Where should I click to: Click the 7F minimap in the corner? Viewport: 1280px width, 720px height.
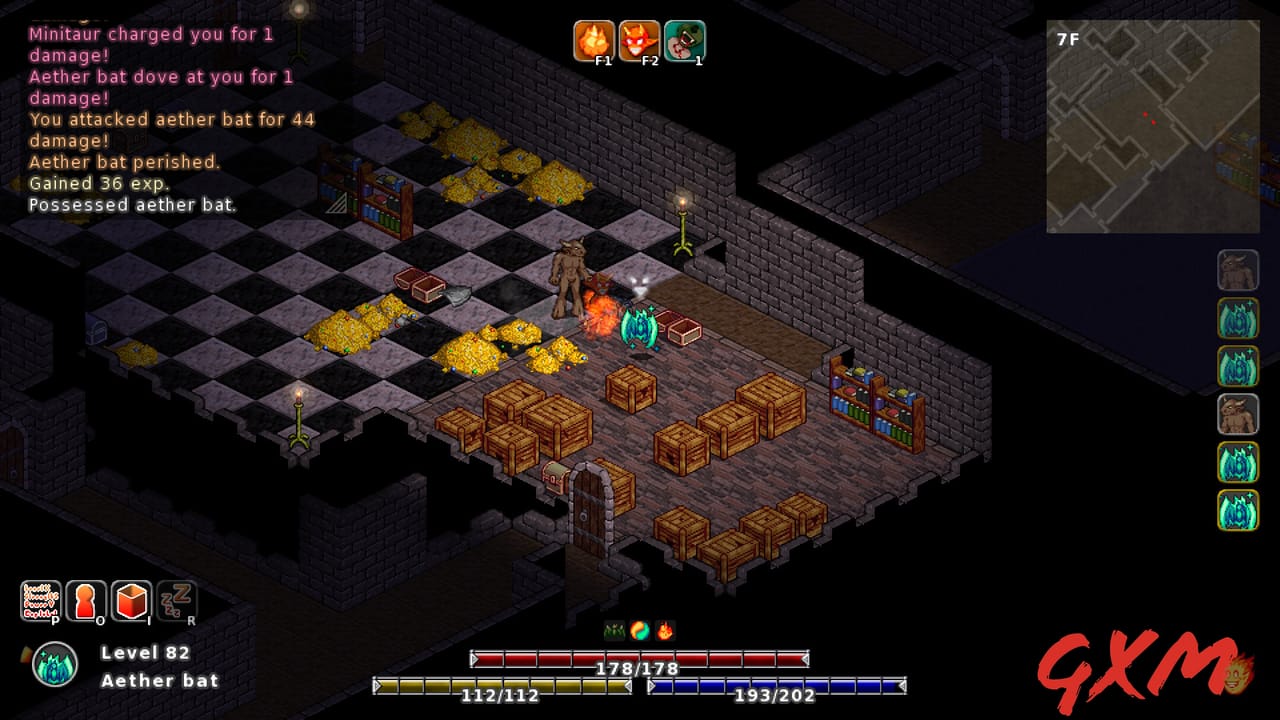(1152, 125)
